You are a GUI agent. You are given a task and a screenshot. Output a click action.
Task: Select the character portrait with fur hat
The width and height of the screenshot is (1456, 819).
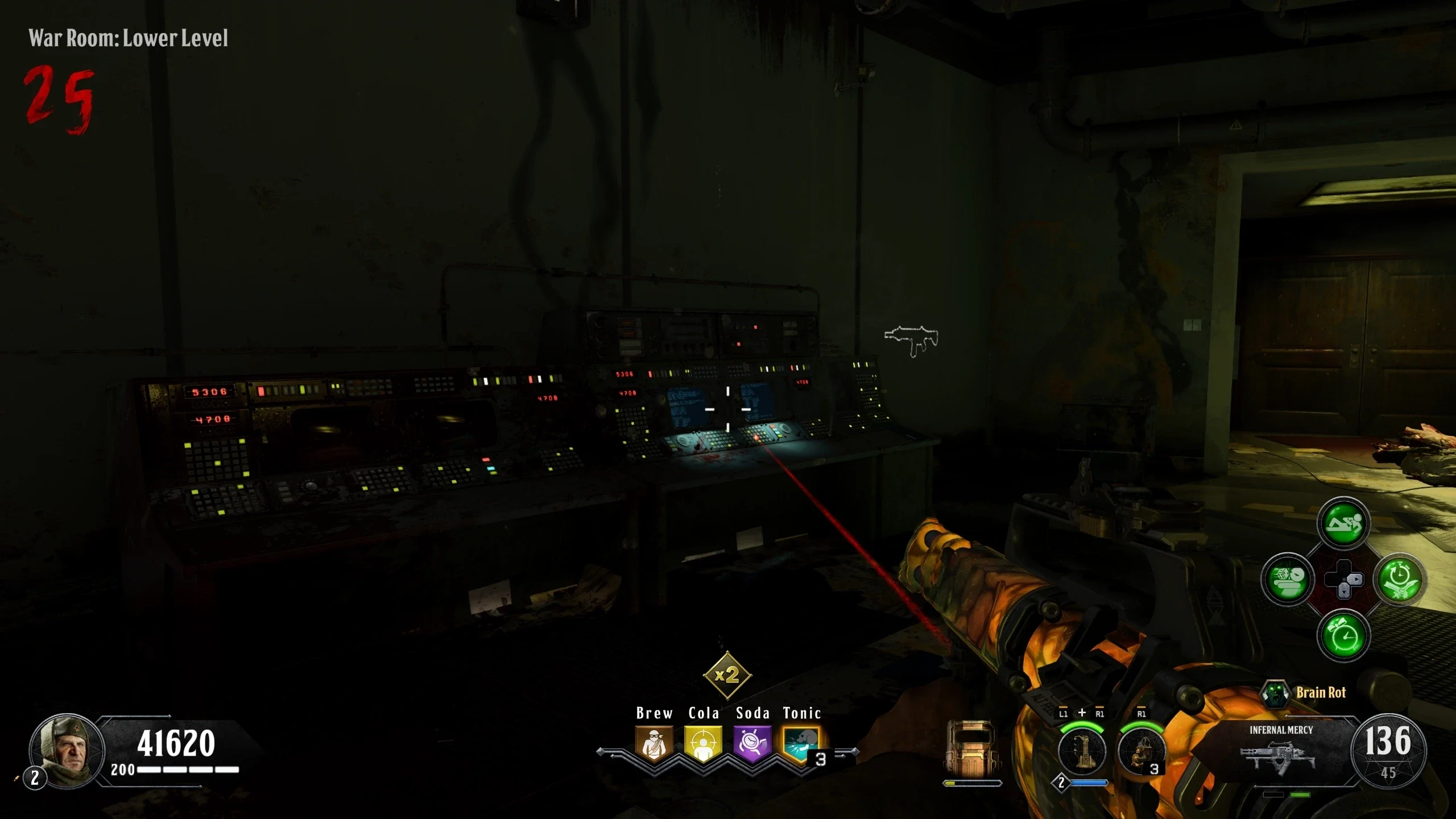pyautogui.click(x=67, y=750)
